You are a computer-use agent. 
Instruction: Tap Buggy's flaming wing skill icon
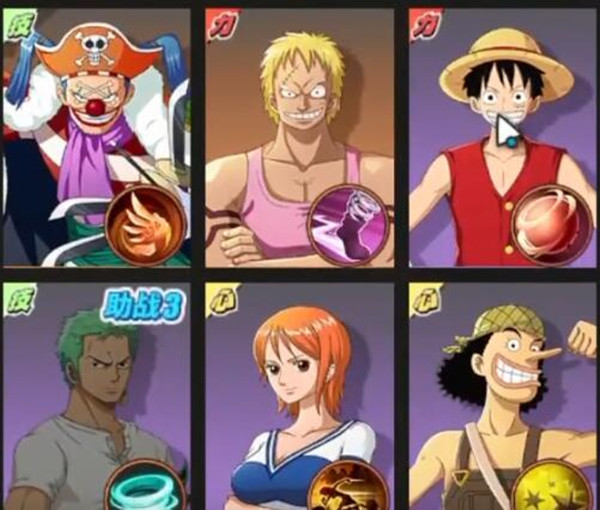pyautogui.click(x=145, y=223)
